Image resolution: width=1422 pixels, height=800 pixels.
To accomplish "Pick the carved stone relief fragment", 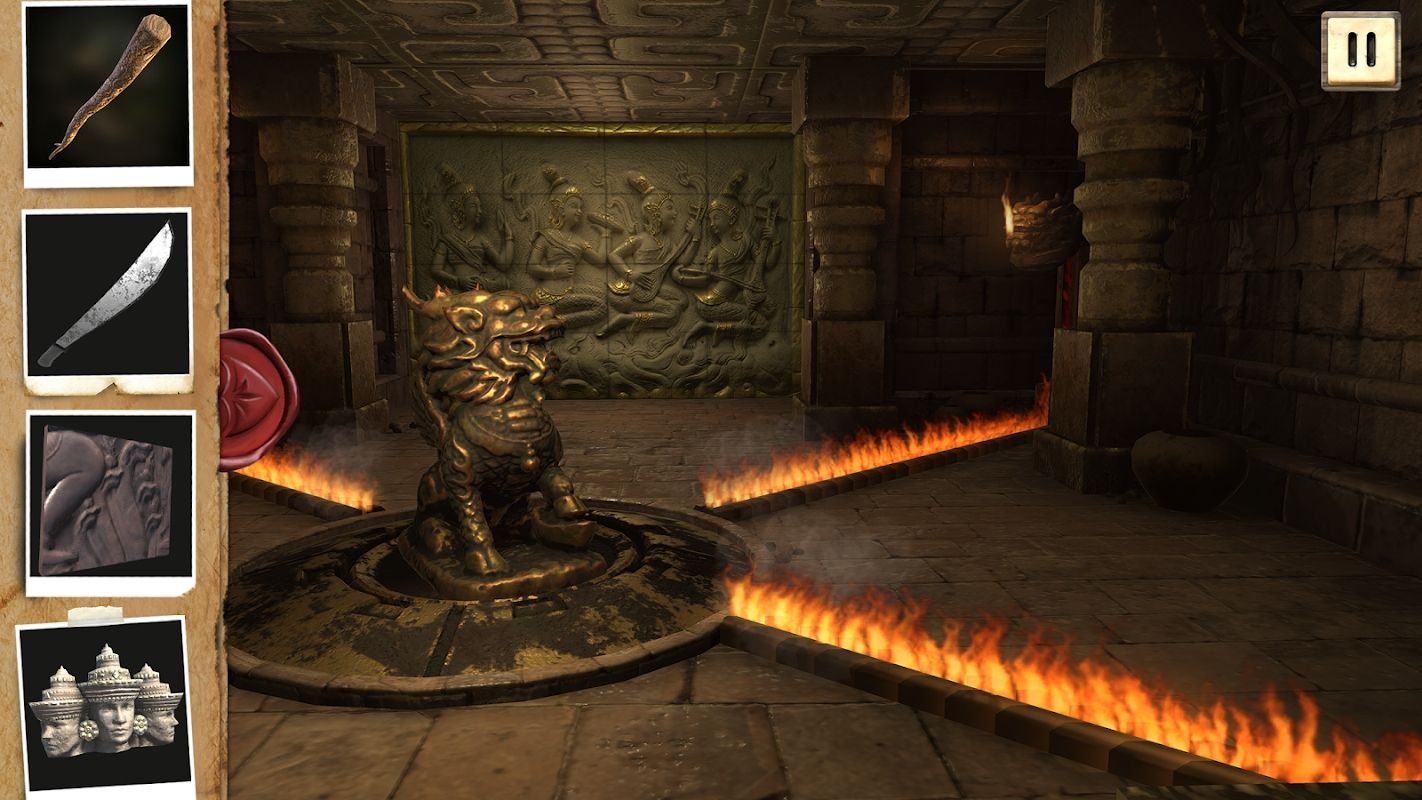I will click(108, 500).
